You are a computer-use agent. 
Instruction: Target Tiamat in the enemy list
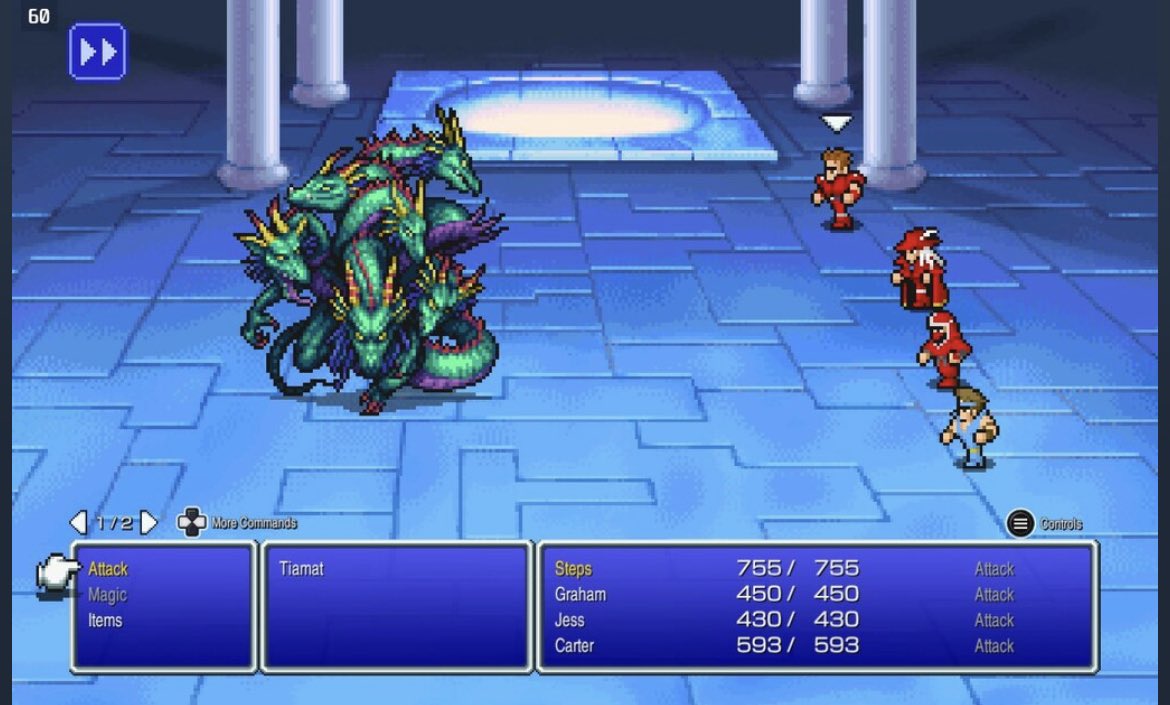(301, 569)
